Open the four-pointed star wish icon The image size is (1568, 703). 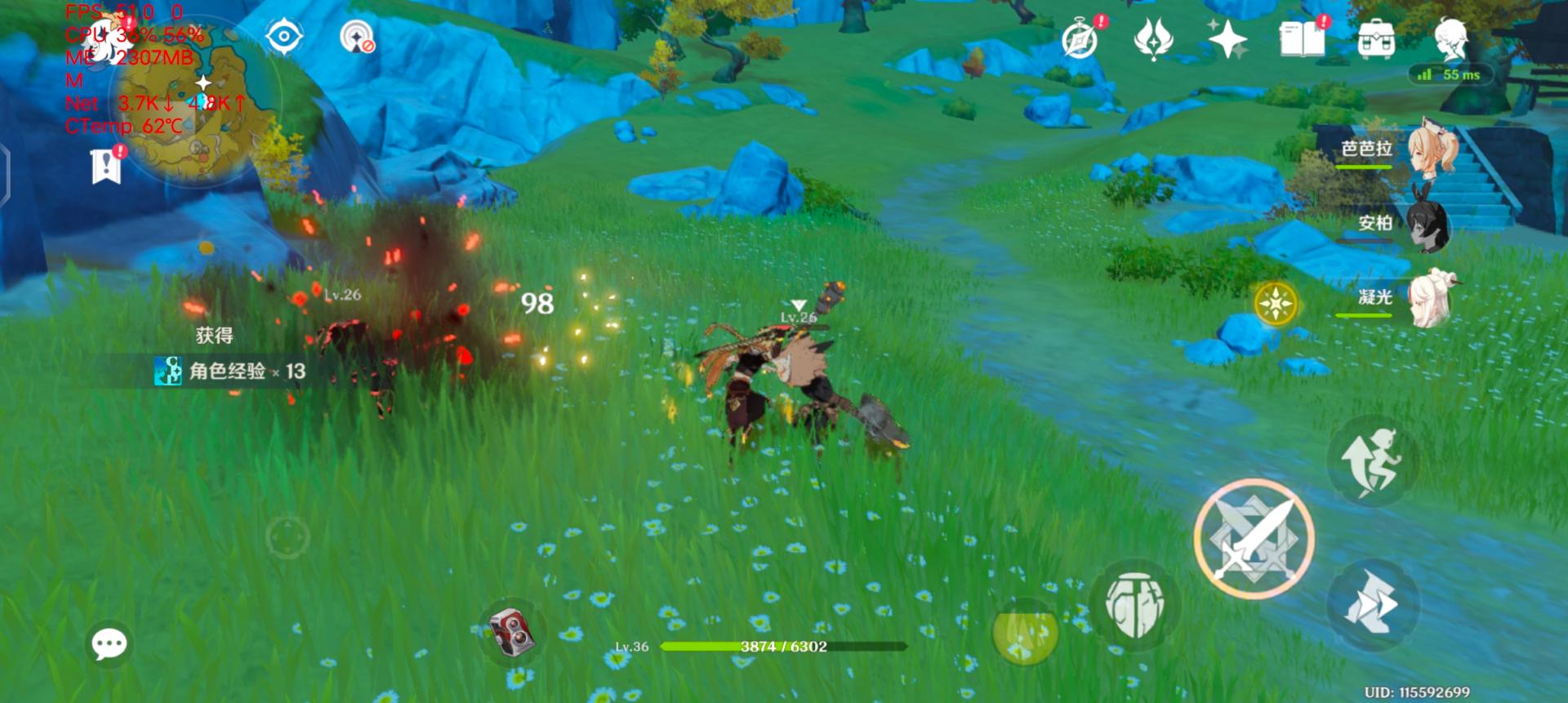tap(1227, 39)
